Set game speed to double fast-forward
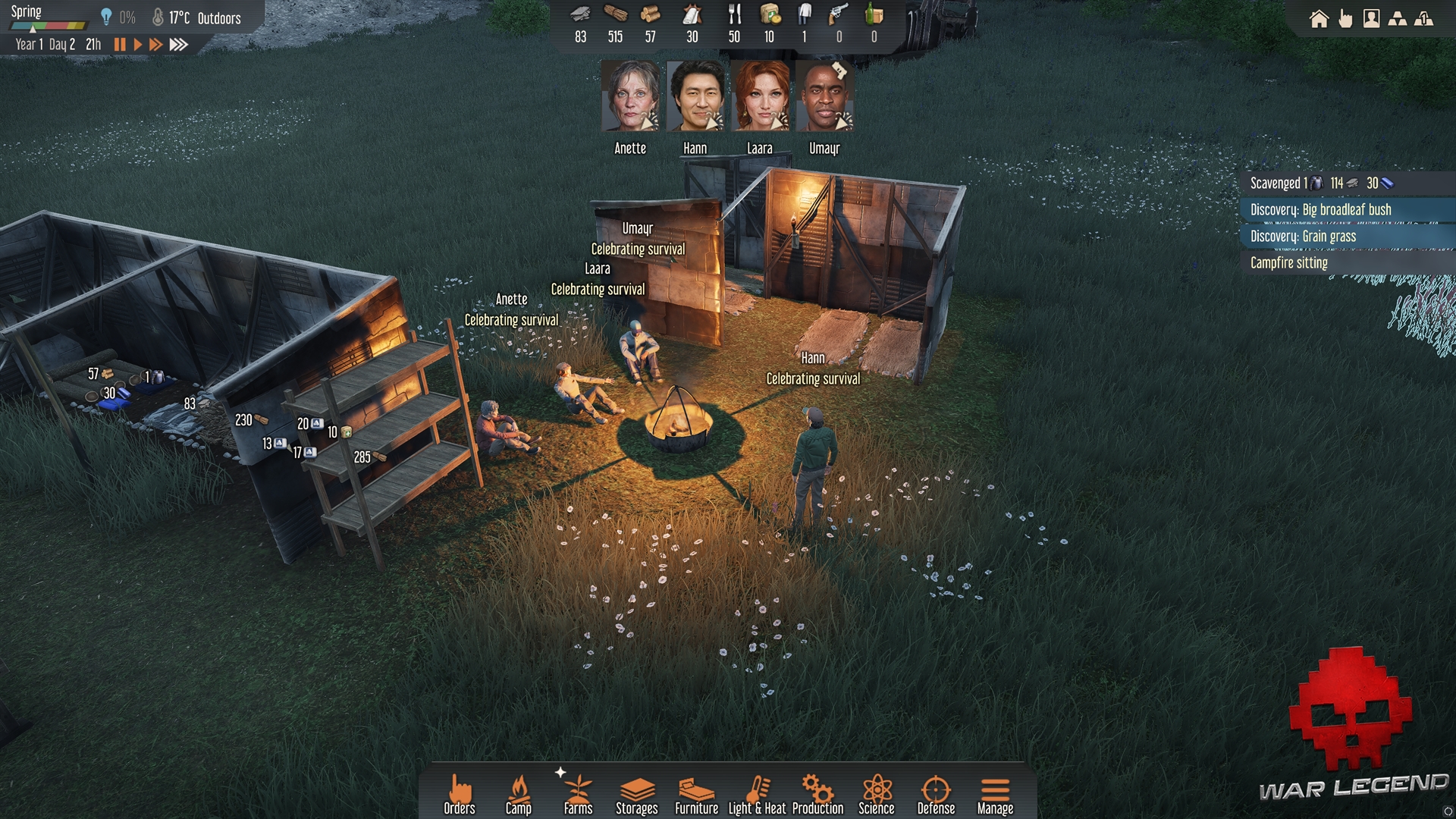The height and width of the screenshot is (819, 1456). [x=155, y=45]
